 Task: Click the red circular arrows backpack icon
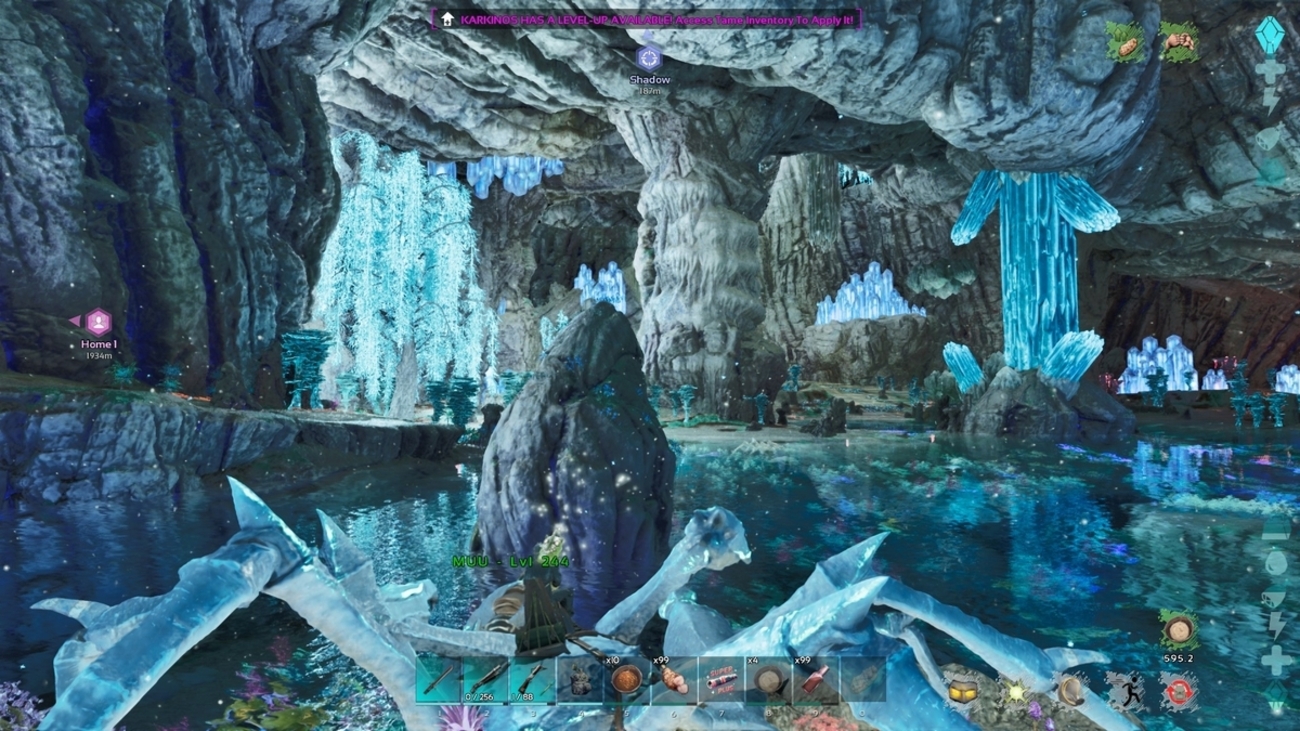pos(1180,691)
